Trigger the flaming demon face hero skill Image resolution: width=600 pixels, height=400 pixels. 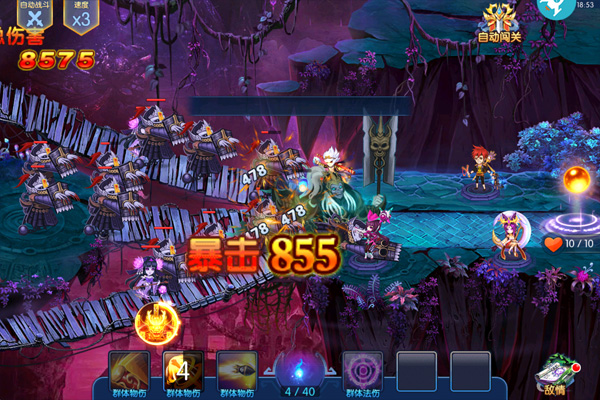coord(157,322)
